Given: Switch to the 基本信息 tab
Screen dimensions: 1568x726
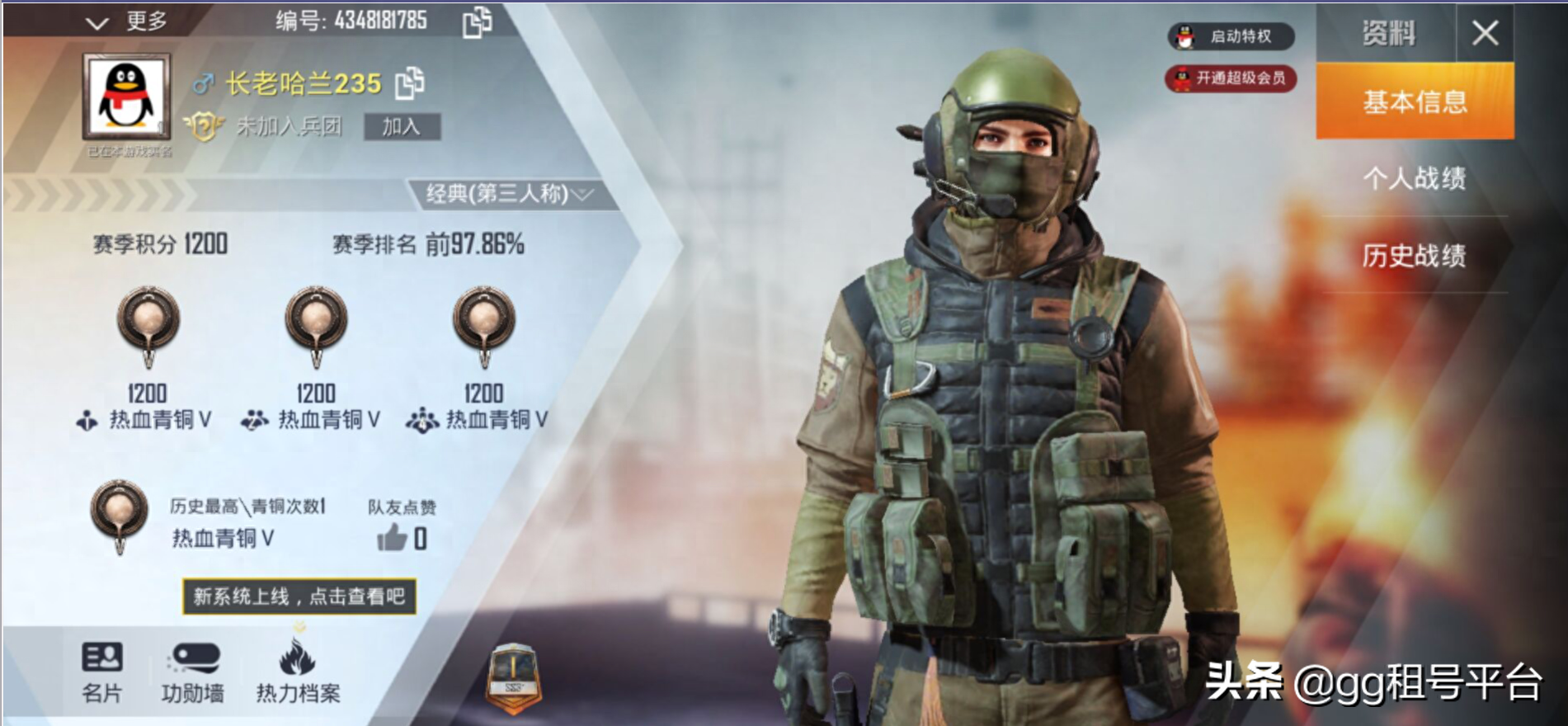Looking at the screenshot, I should [1415, 101].
